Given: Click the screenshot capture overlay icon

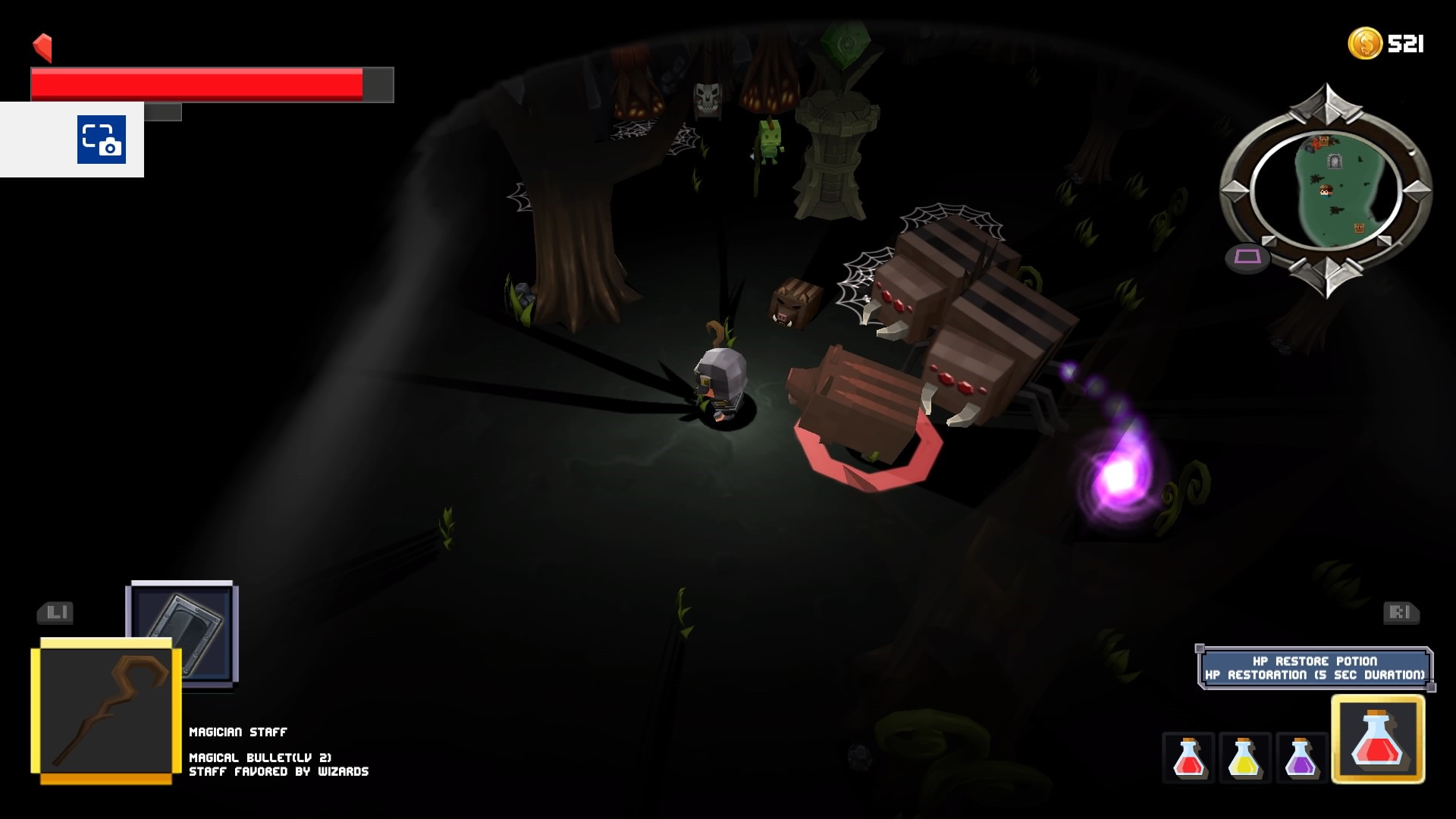Looking at the screenshot, I should tap(102, 140).
